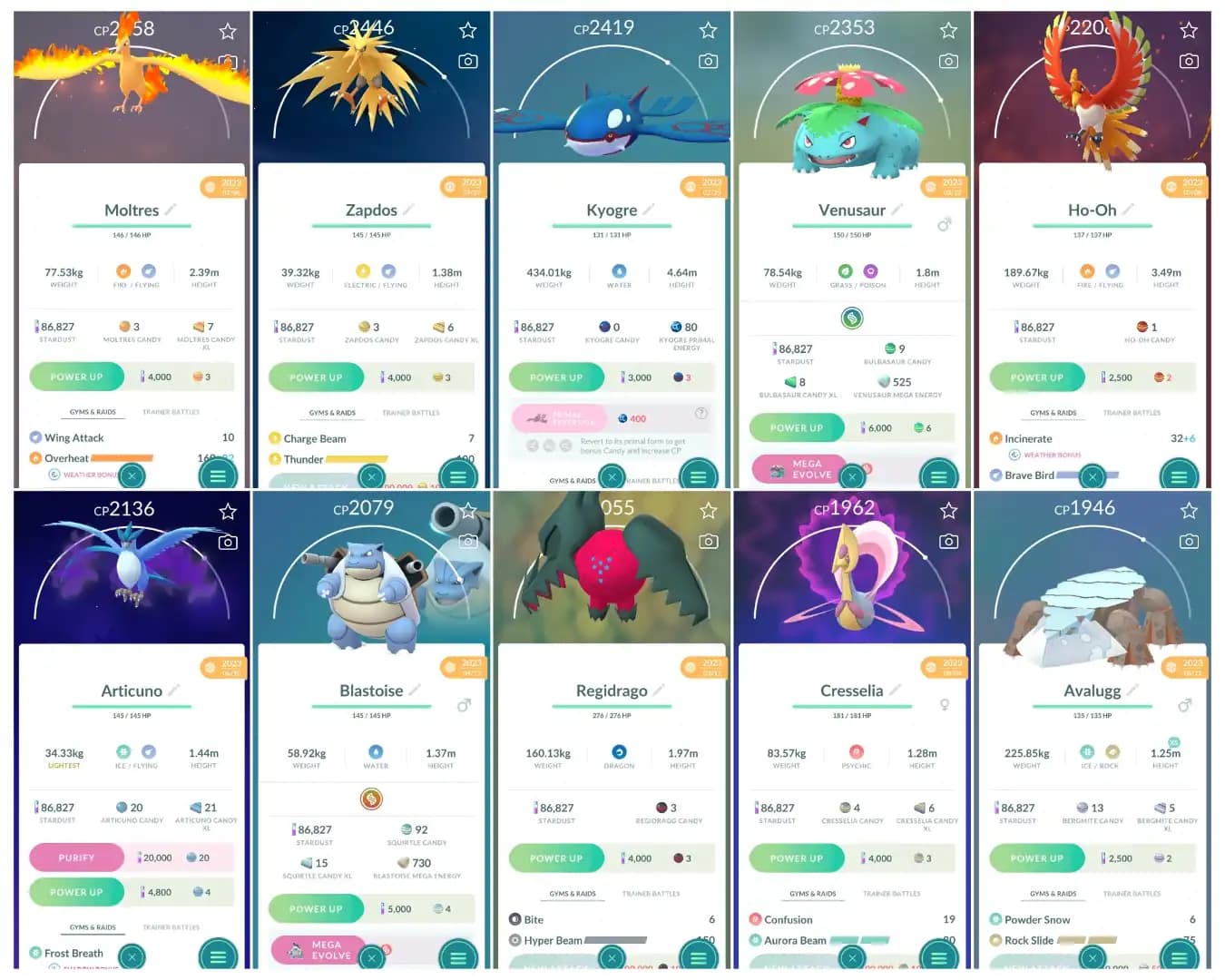Tap the stardust icon on Articuno's card

tap(38, 808)
